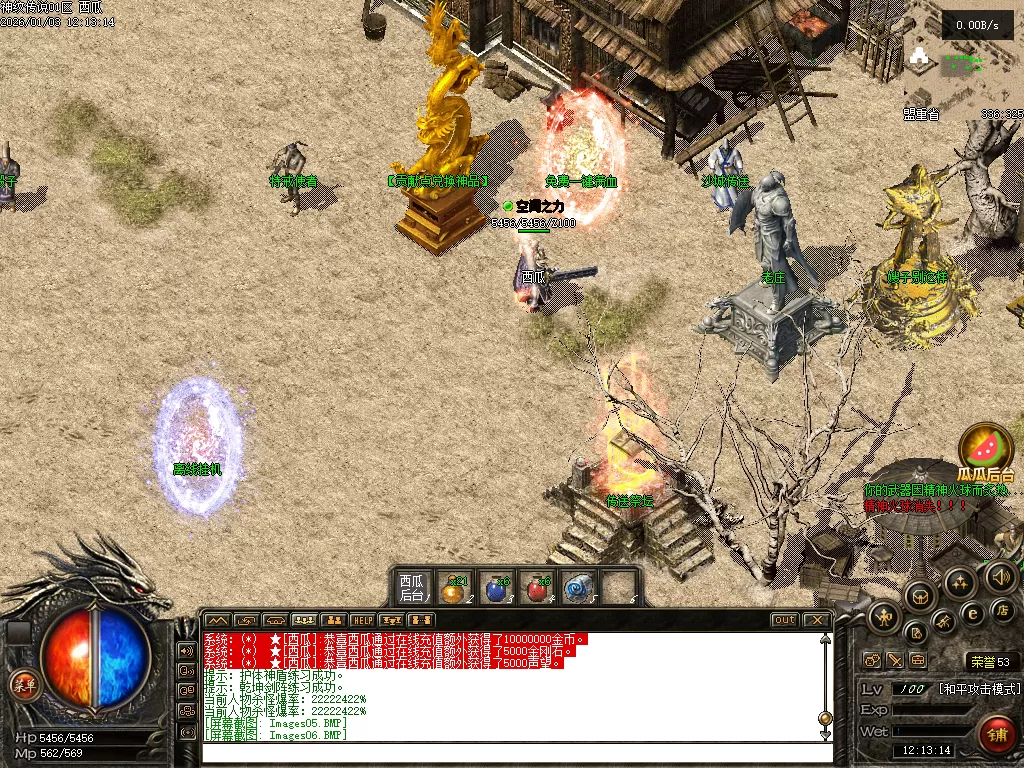The height and width of the screenshot is (768, 1024).
Task: Toggle sound with the round speaker button
Action: [1000, 576]
